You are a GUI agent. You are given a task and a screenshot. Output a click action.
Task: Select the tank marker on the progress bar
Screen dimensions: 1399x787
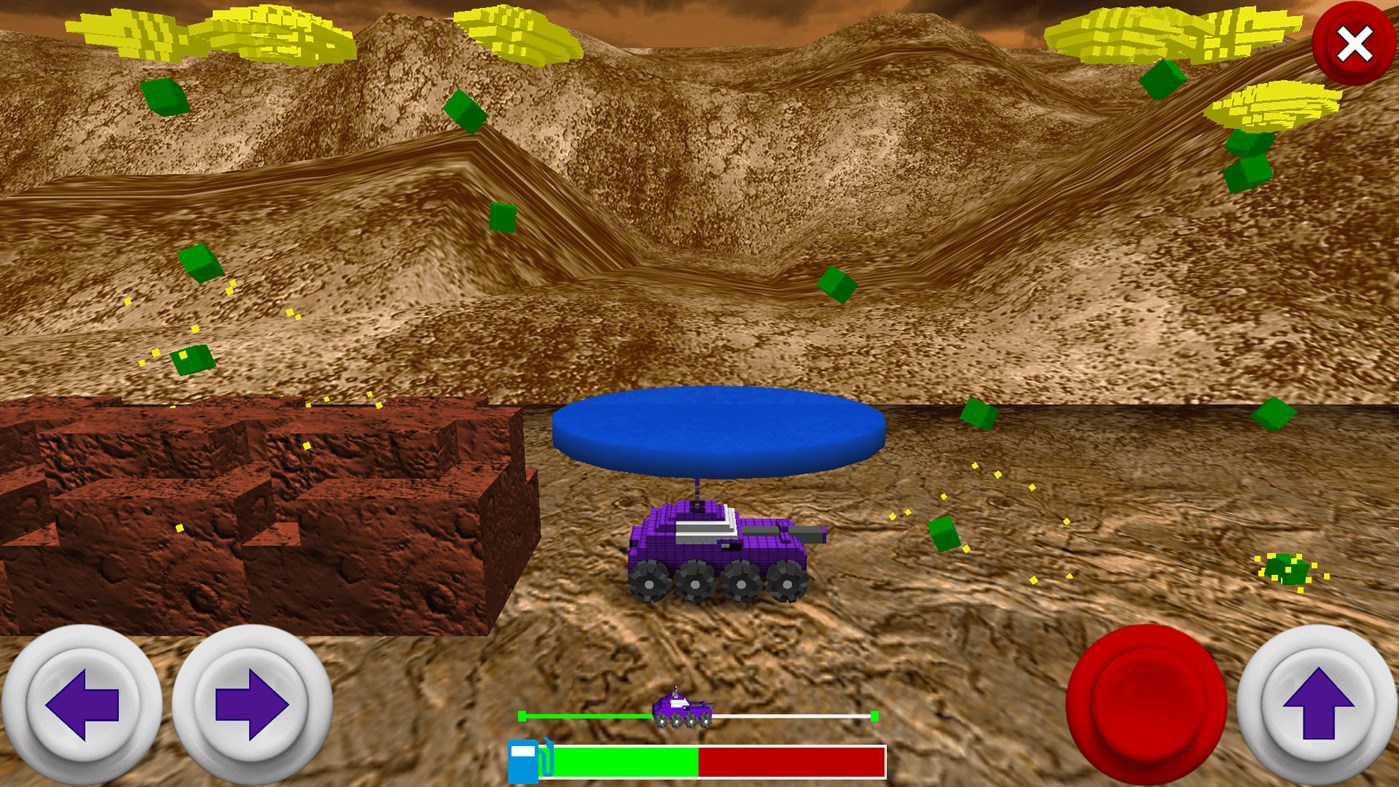click(683, 710)
